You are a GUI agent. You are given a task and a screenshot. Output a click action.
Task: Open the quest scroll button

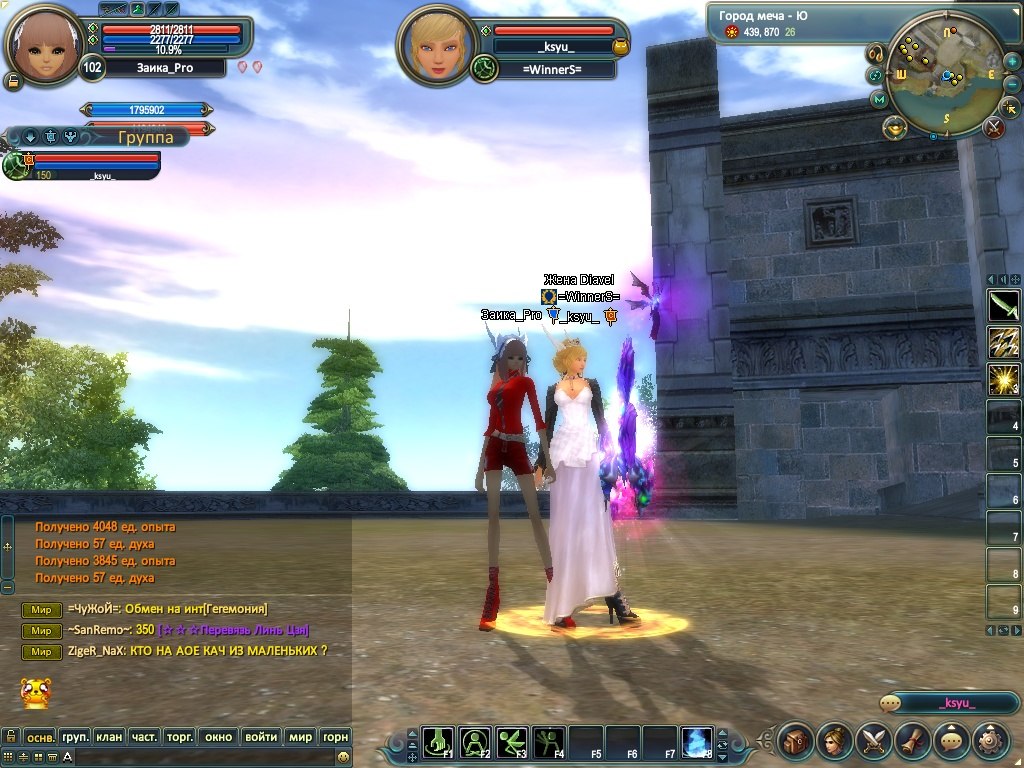[x=913, y=741]
